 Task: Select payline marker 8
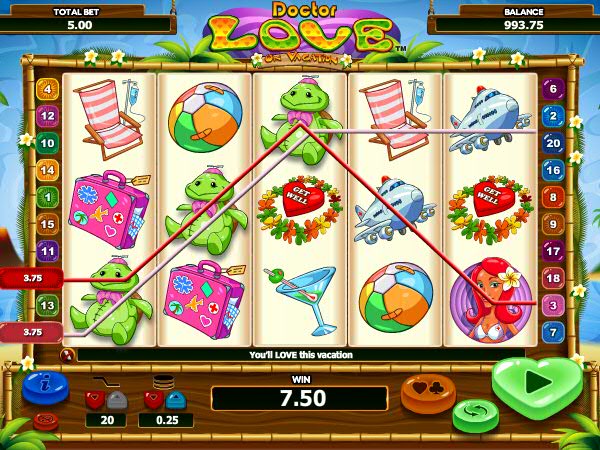[553, 197]
